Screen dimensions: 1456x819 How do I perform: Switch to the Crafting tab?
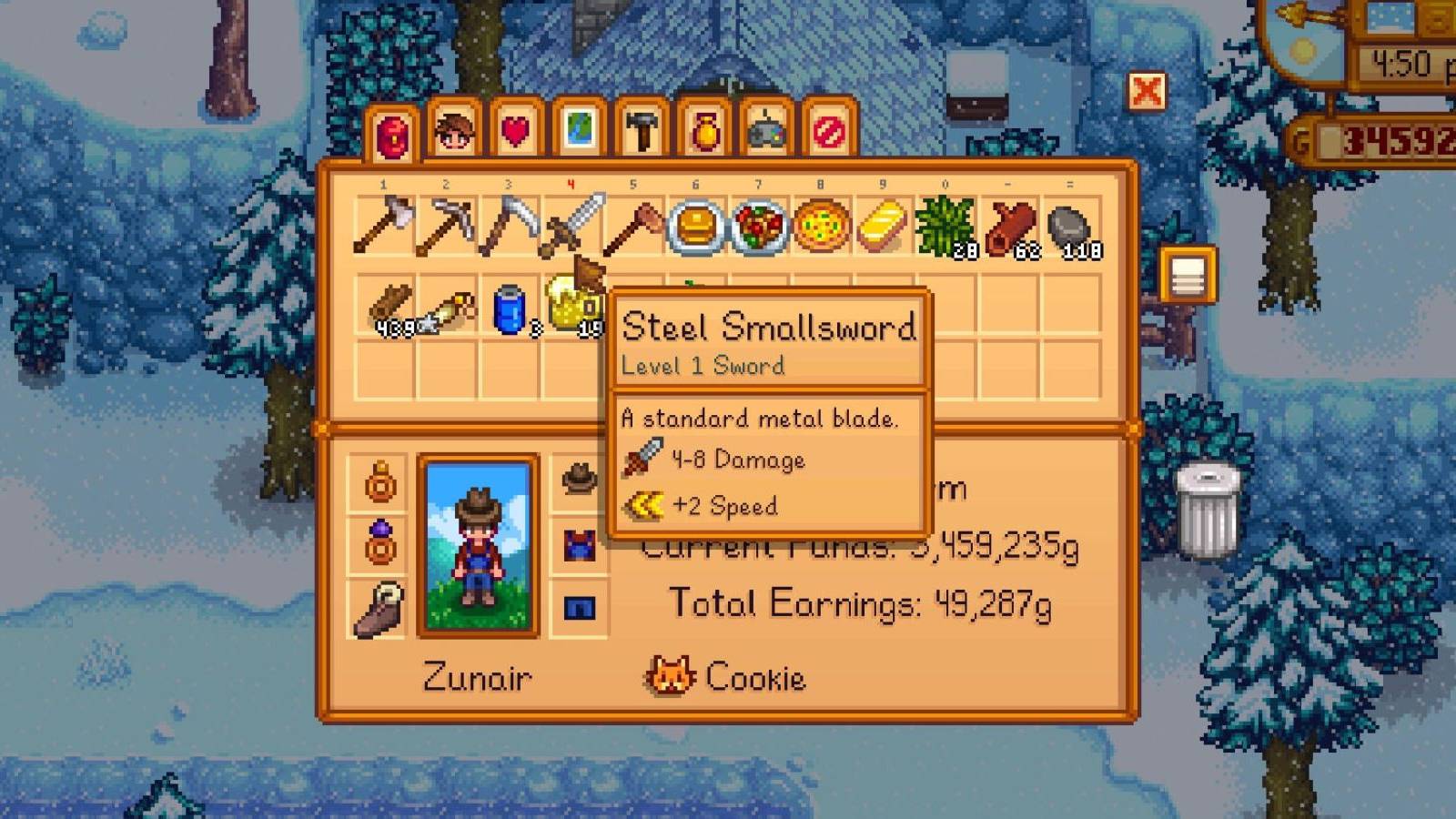[642, 132]
